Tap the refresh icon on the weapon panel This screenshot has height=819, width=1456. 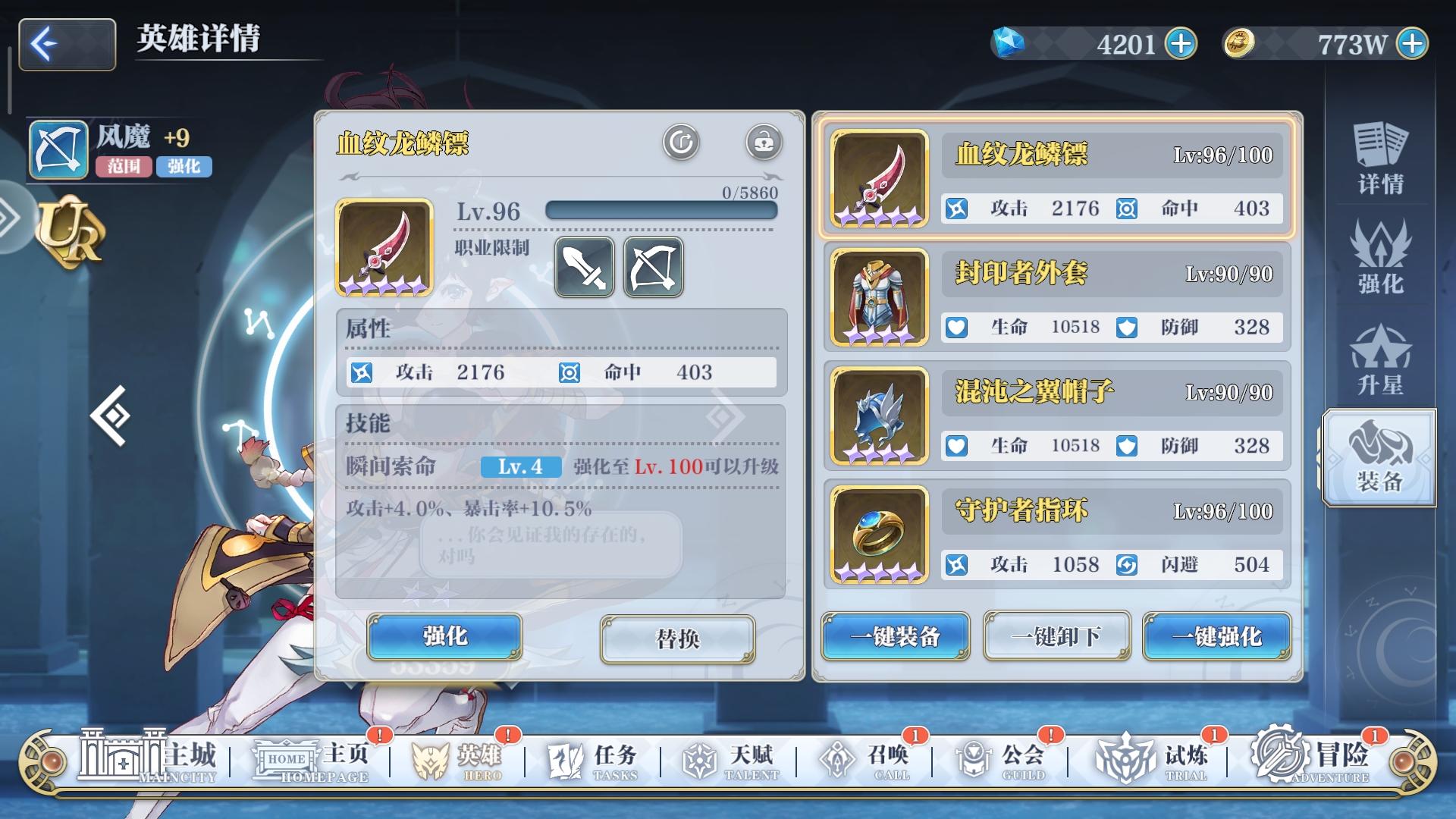click(680, 142)
